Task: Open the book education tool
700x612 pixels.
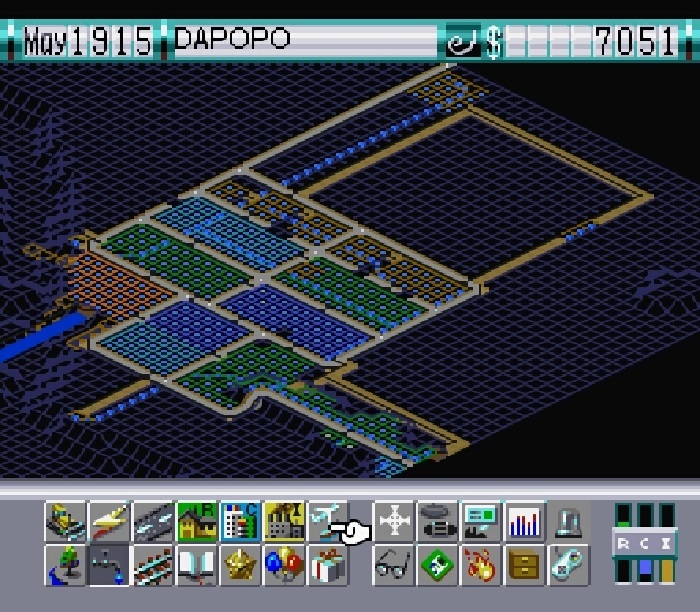Action: pos(197,565)
